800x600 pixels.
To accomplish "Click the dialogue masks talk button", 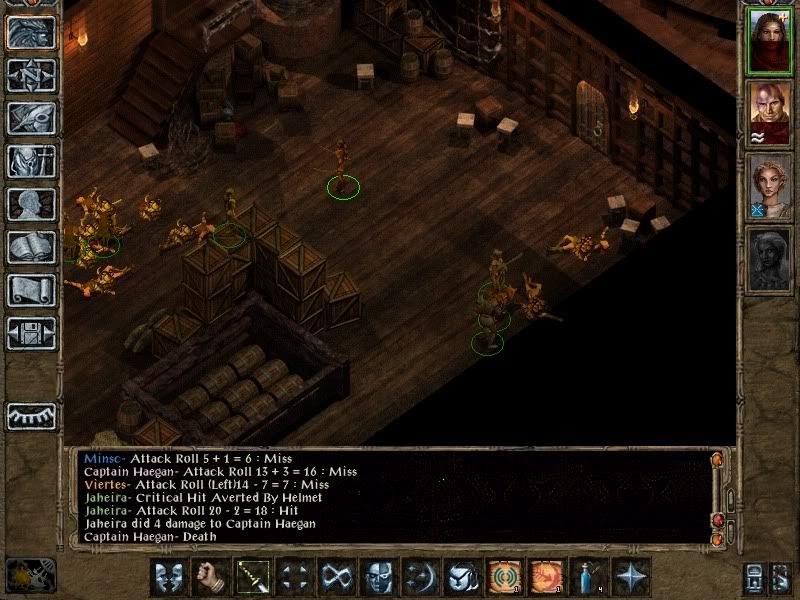I will [168, 577].
